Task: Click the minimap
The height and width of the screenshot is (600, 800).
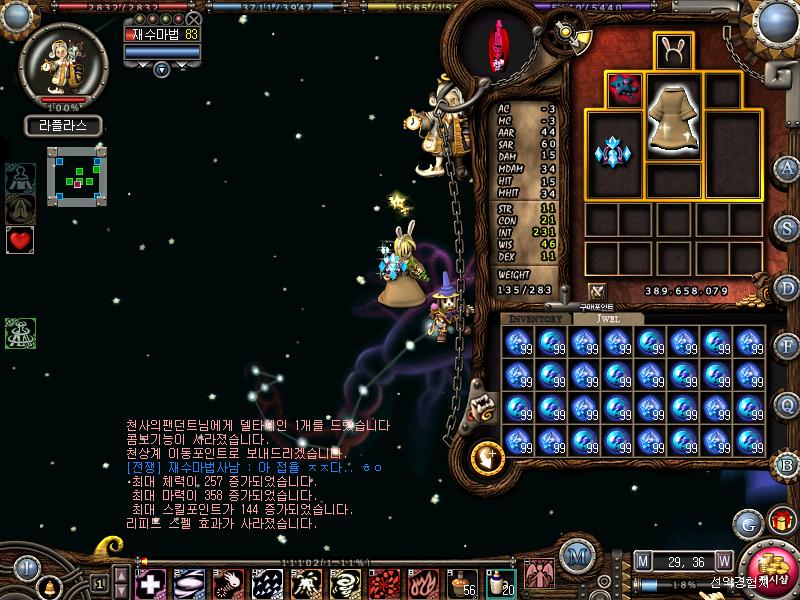Action: point(76,174)
